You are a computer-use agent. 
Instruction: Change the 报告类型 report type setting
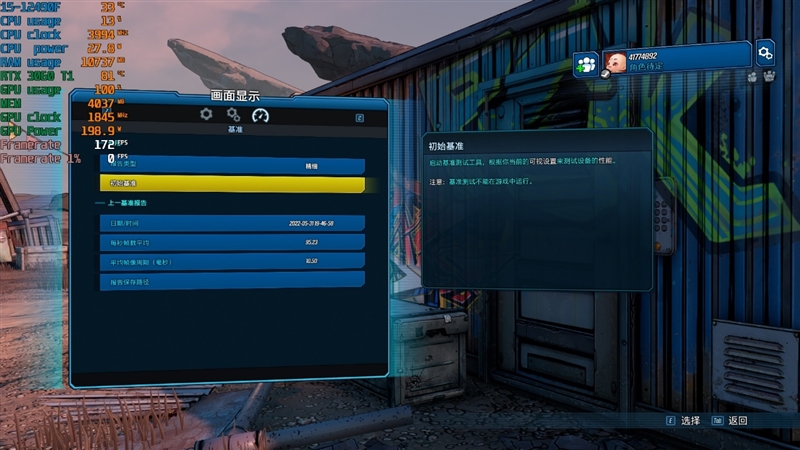point(232,165)
